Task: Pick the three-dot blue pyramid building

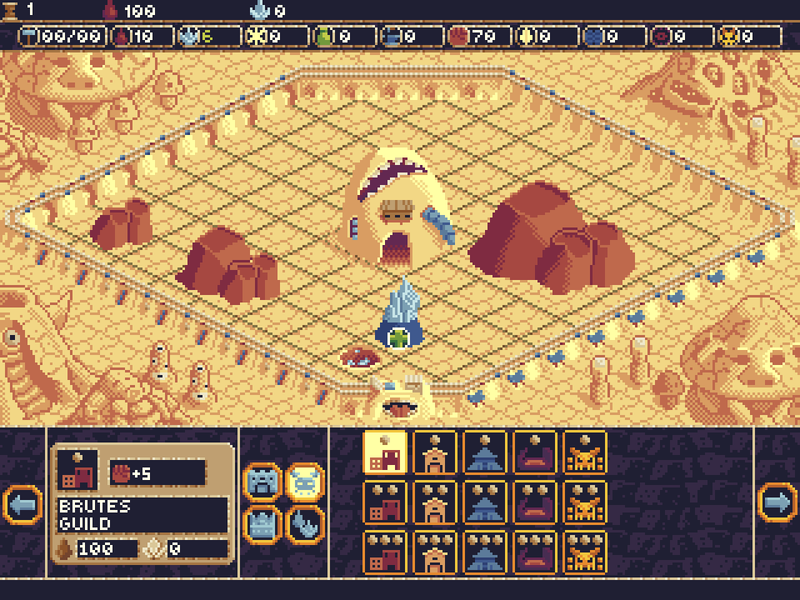Action: [484, 552]
